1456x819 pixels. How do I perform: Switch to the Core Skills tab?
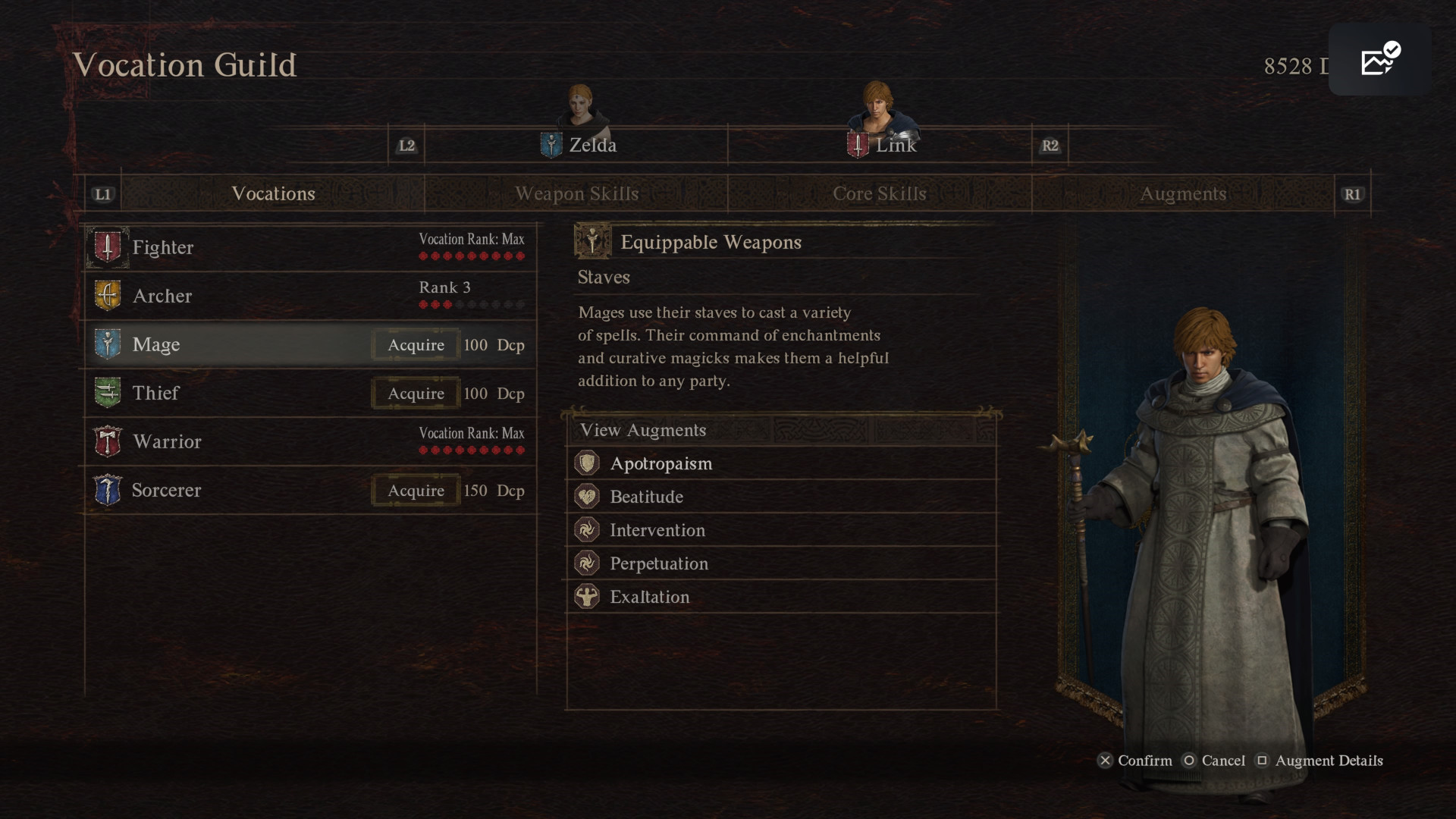[x=880, y=194]
